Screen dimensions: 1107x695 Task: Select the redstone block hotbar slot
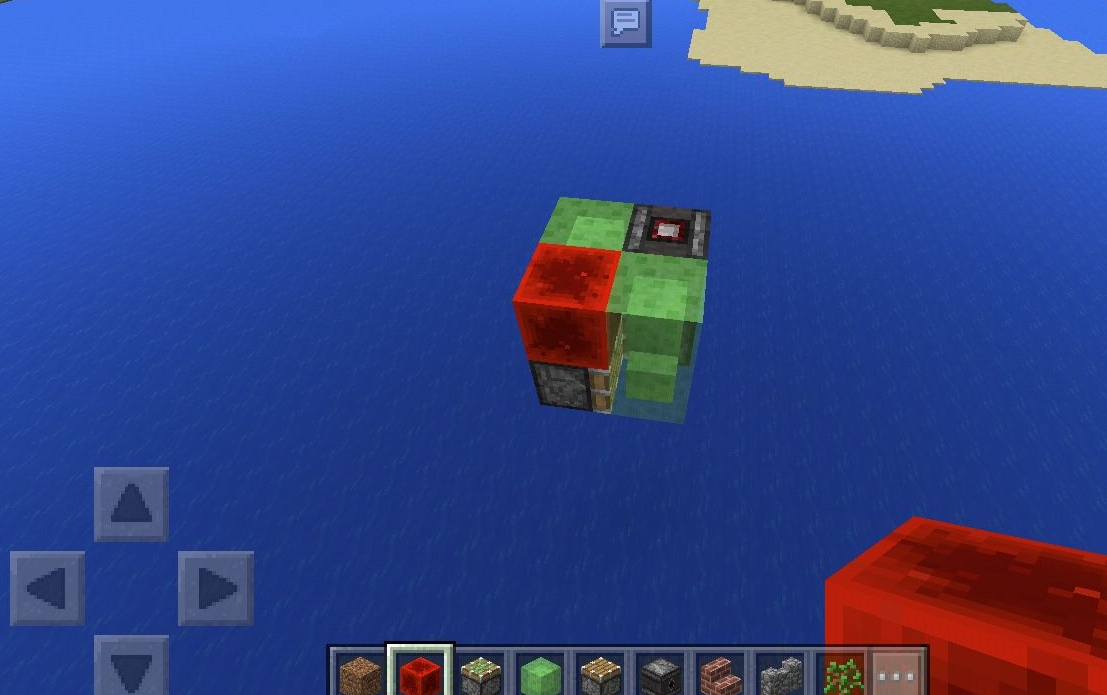point(420,674)
